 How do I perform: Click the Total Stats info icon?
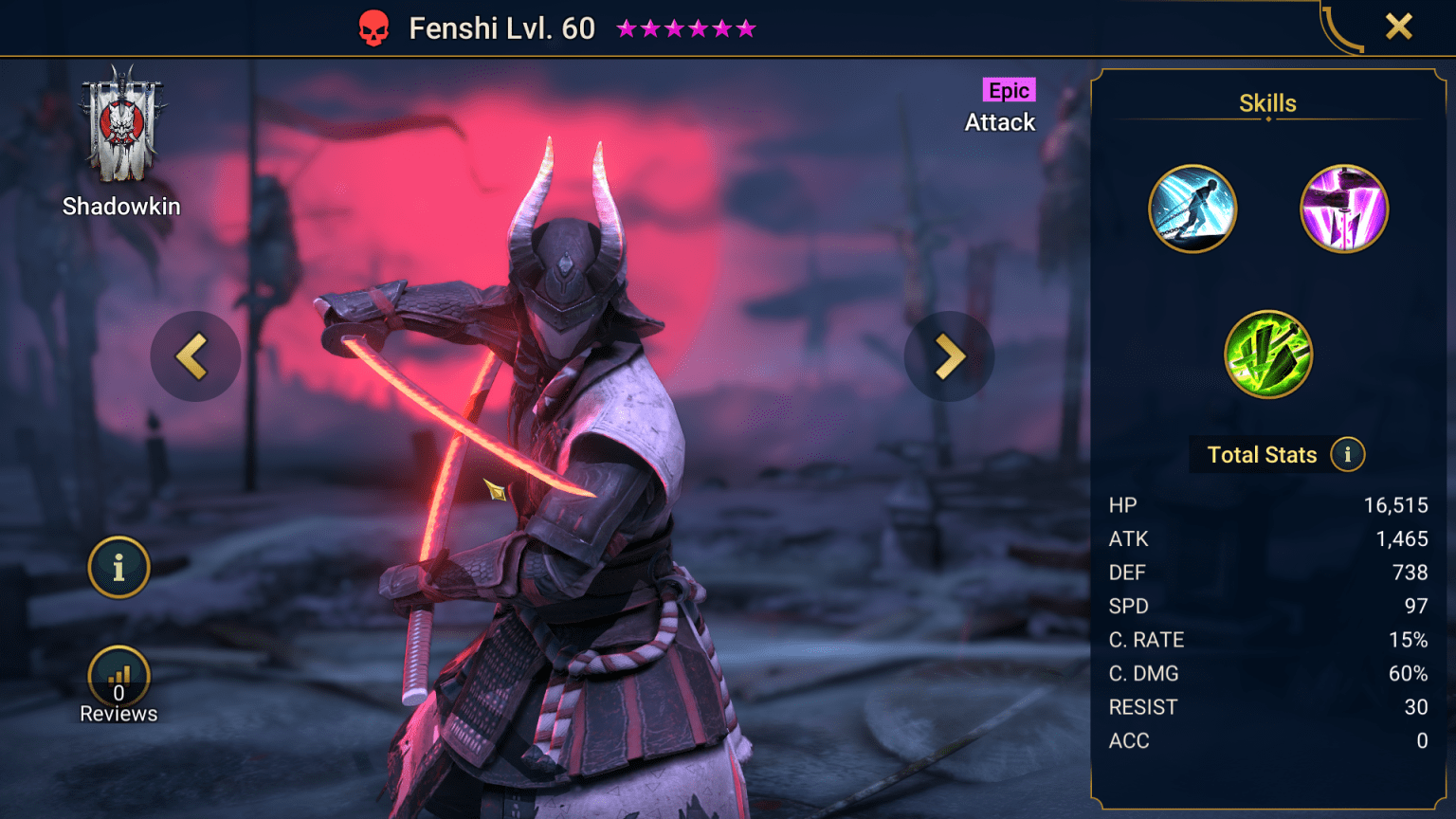pyautogui.click(x=1347, y=455)
